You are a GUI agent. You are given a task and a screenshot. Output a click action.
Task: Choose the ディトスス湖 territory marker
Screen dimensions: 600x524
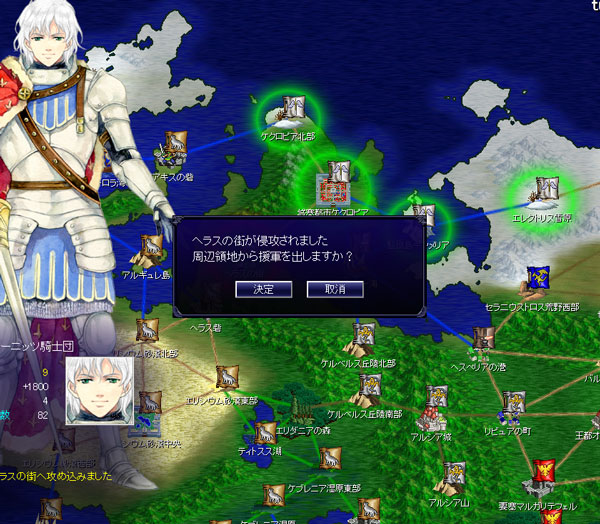pyautogui.click(x=265, y=433)
